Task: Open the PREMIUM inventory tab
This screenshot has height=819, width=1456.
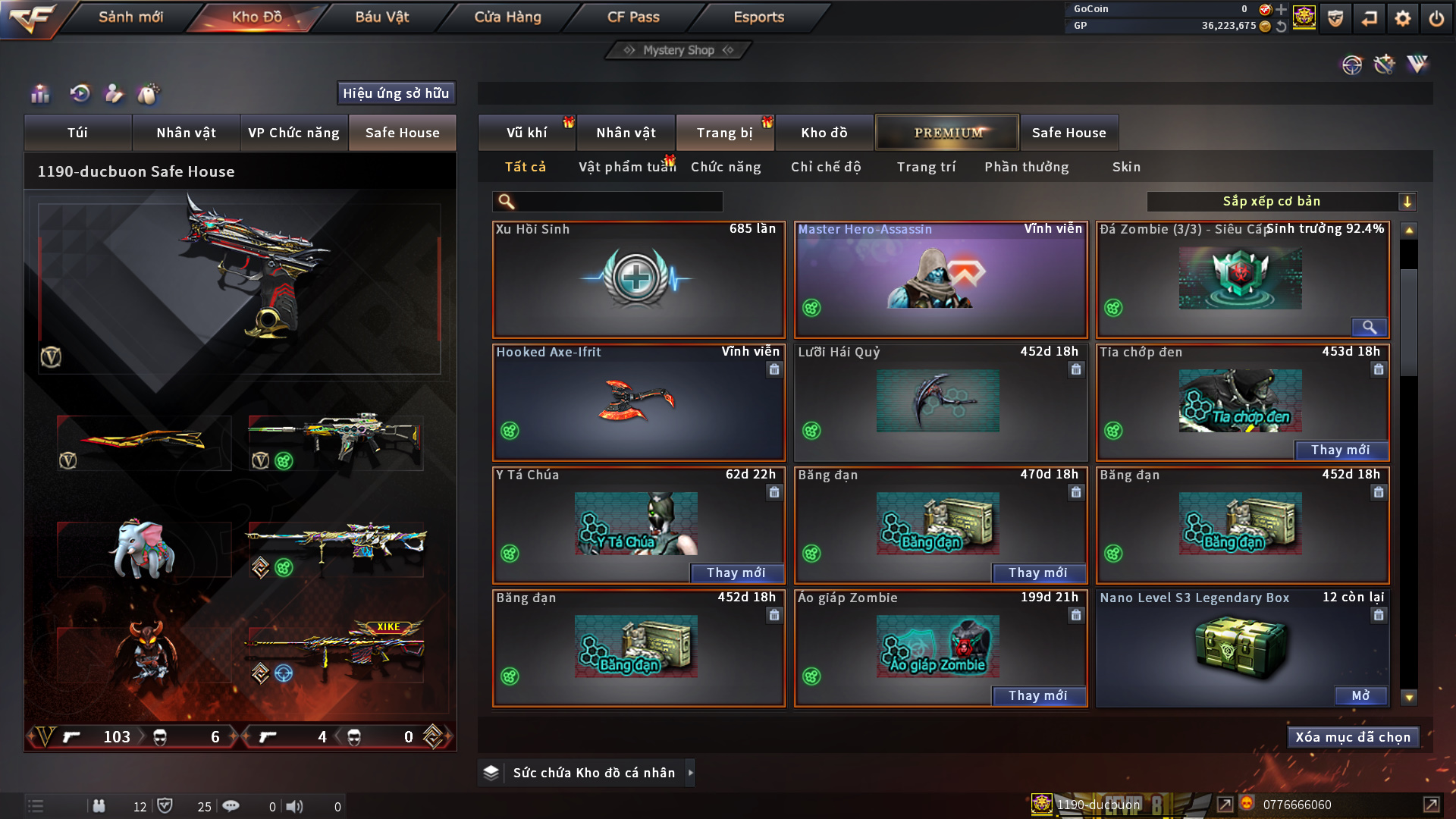Action: 947,133
